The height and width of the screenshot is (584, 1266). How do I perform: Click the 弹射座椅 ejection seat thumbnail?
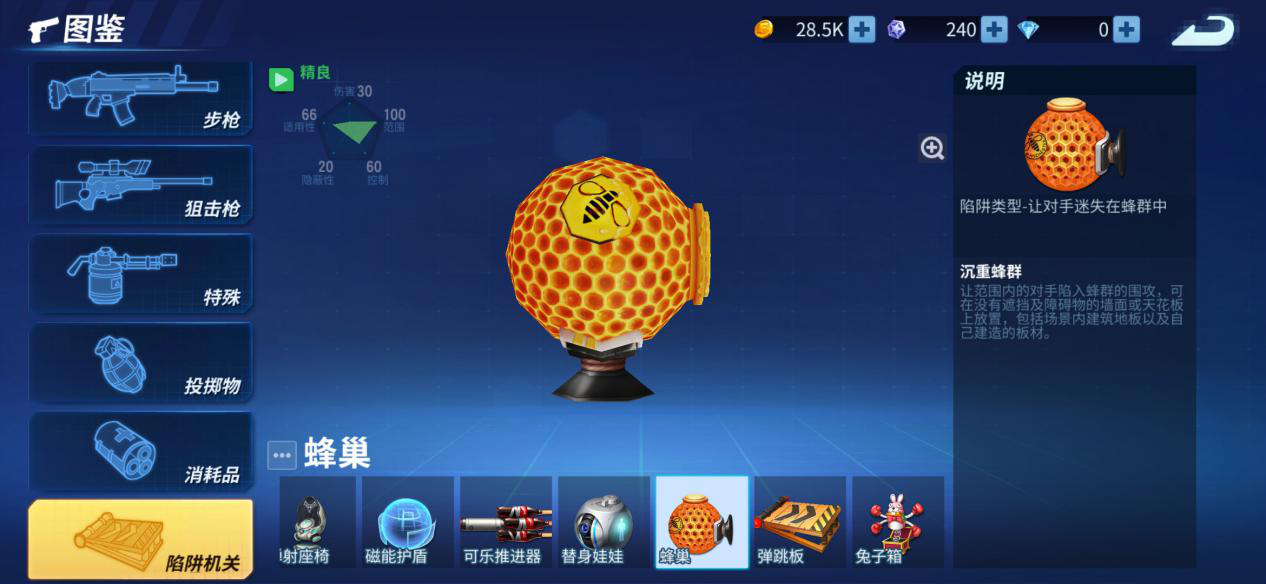(316, 522)
